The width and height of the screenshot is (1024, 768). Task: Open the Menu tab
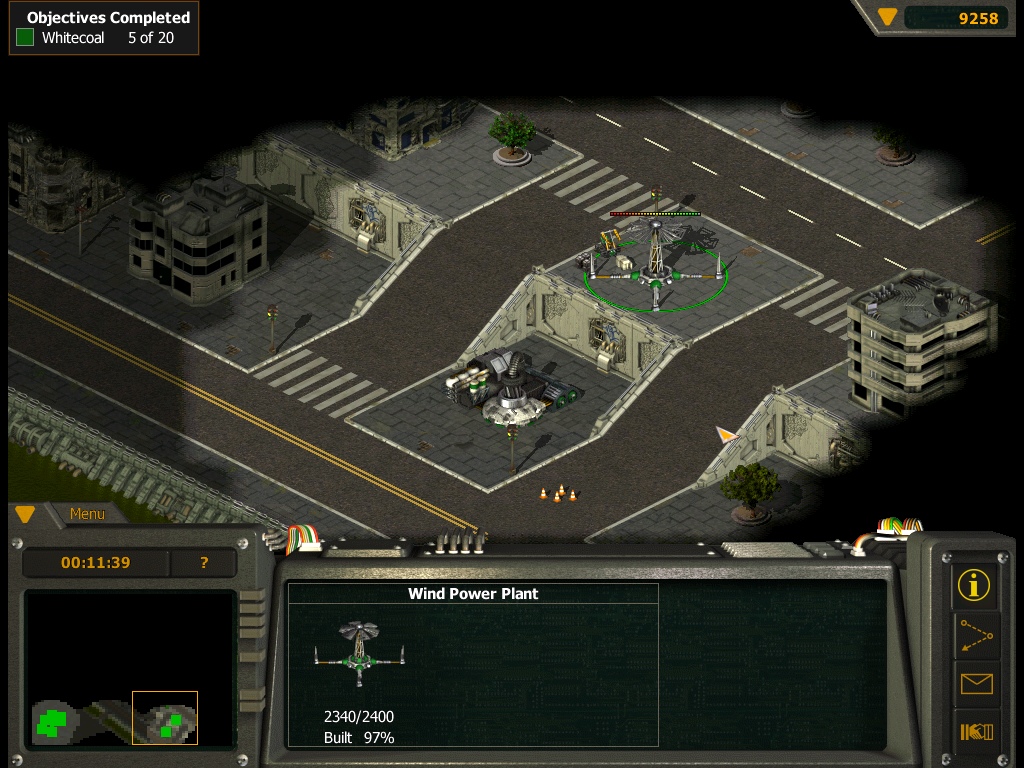(87, 514)
